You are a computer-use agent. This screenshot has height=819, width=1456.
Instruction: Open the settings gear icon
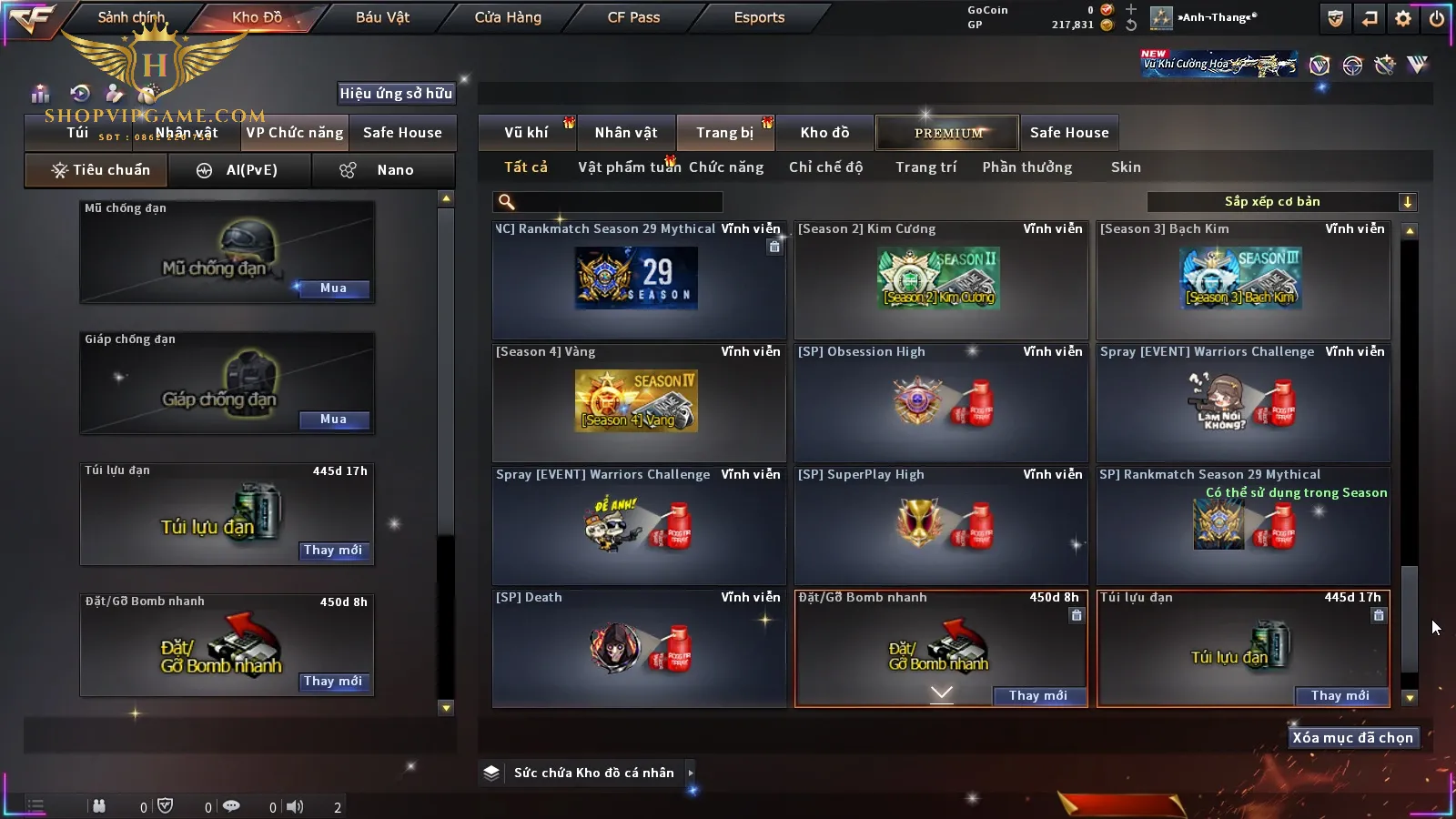point(1403,18)
